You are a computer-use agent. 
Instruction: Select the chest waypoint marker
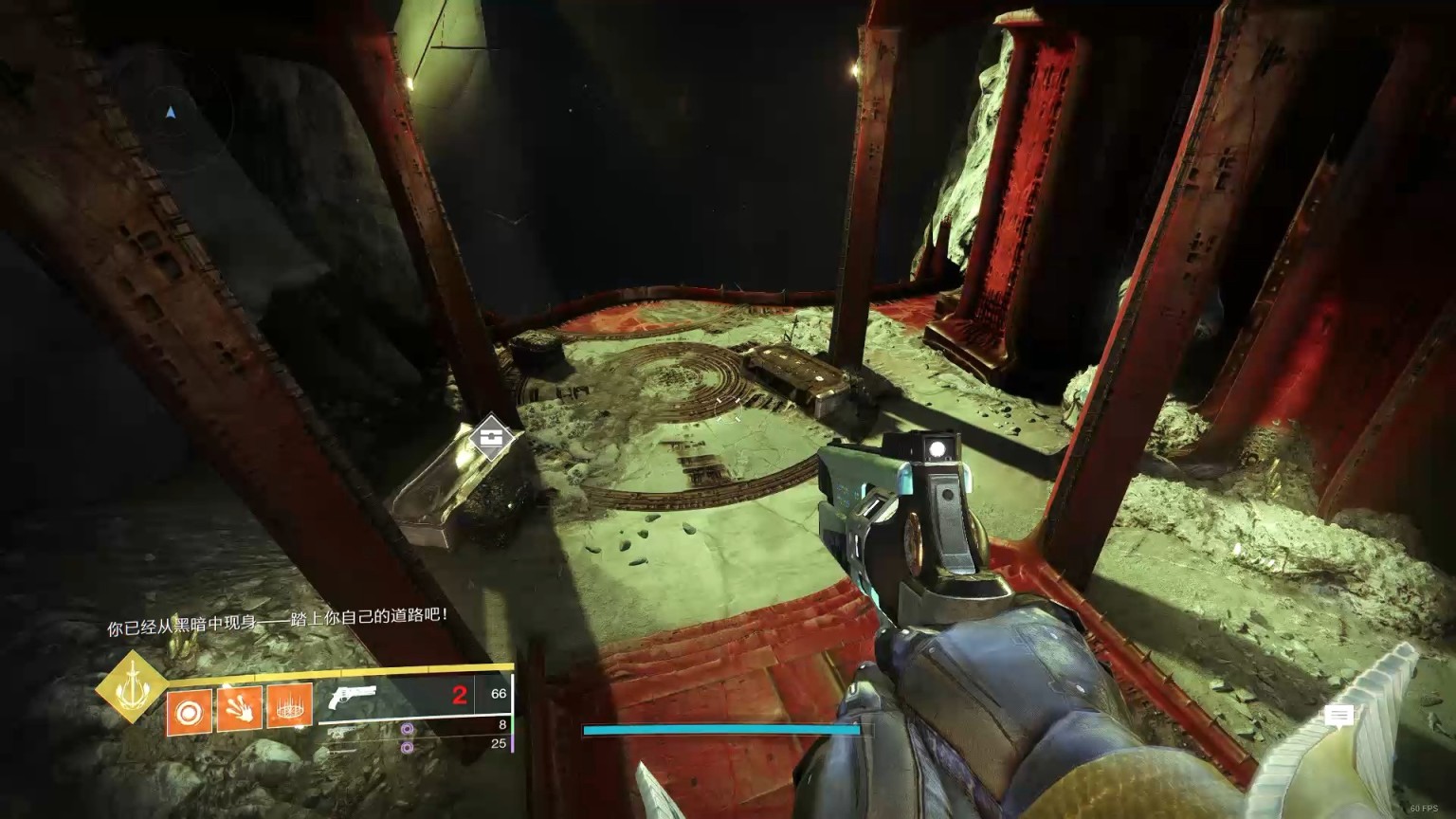pyautogui.click(x=491, y=437)
